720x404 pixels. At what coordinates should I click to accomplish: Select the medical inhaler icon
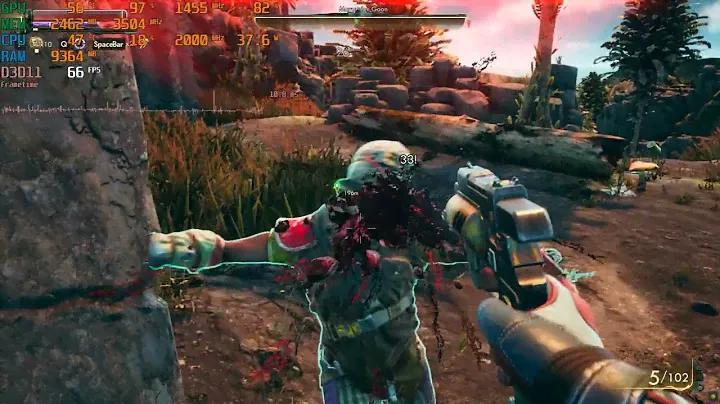36,43
